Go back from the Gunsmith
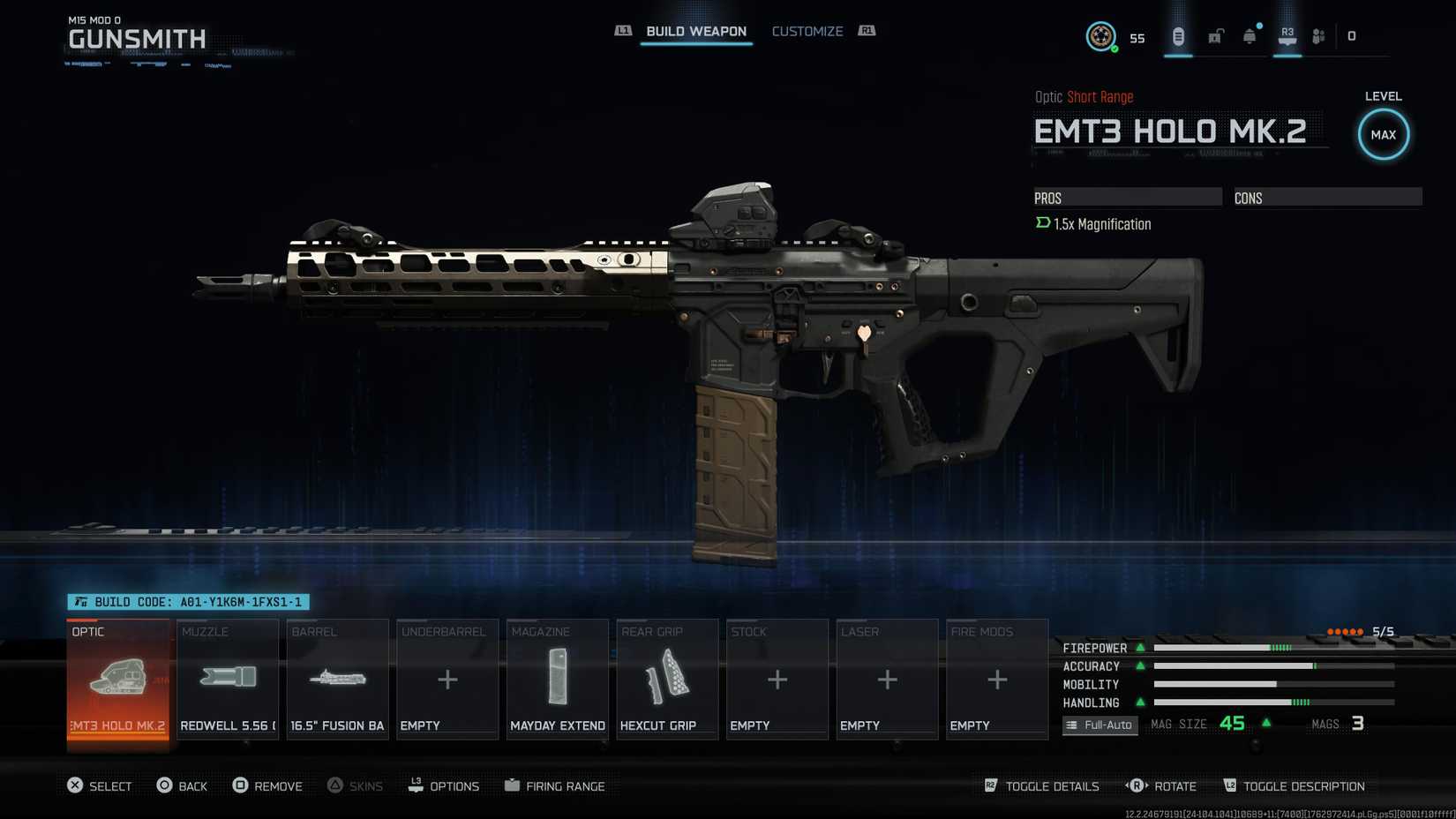The width and height of the screenshot is (1456, 819). click(182, 785)
